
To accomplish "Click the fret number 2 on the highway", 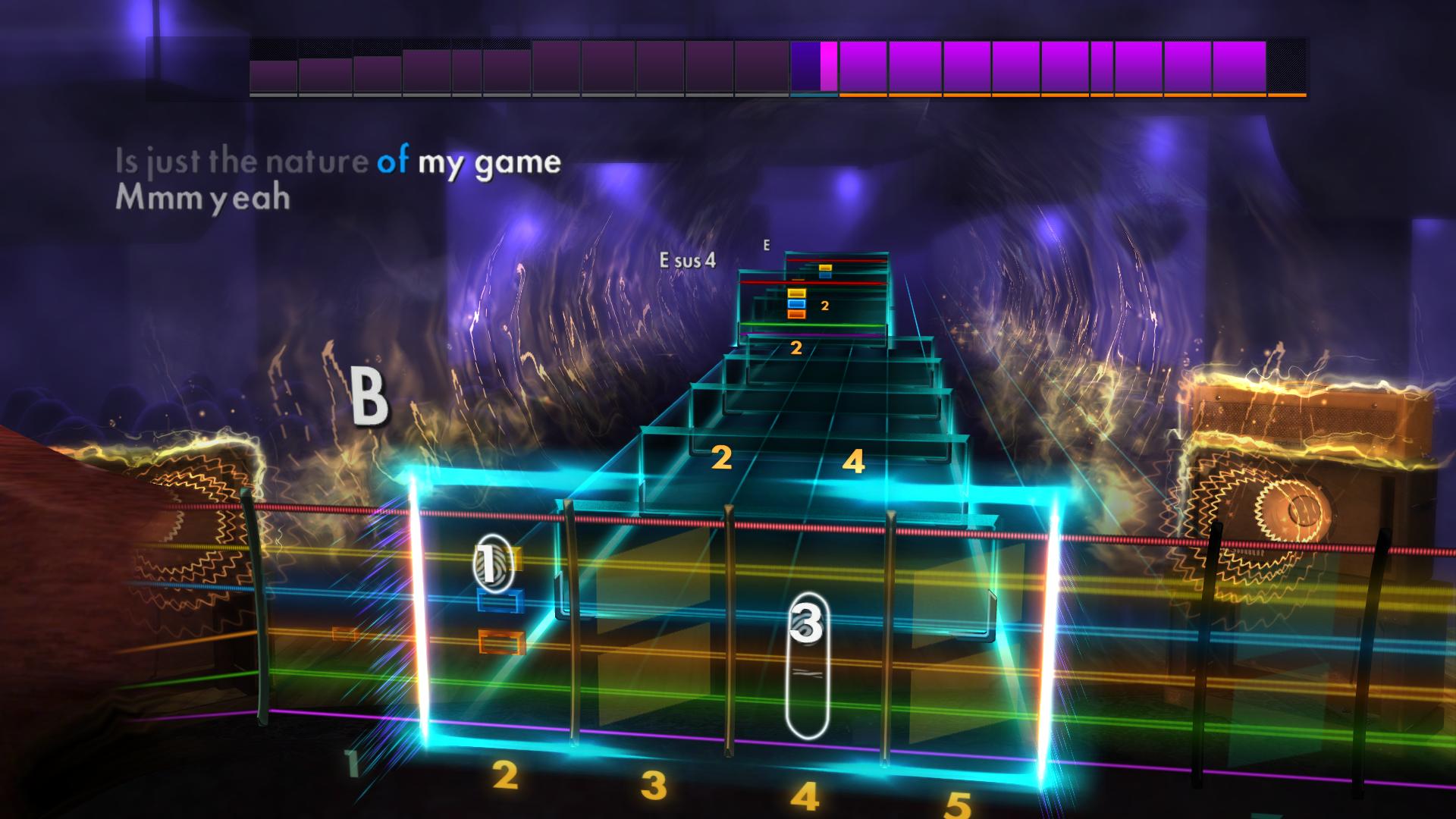I will (722, 457).
